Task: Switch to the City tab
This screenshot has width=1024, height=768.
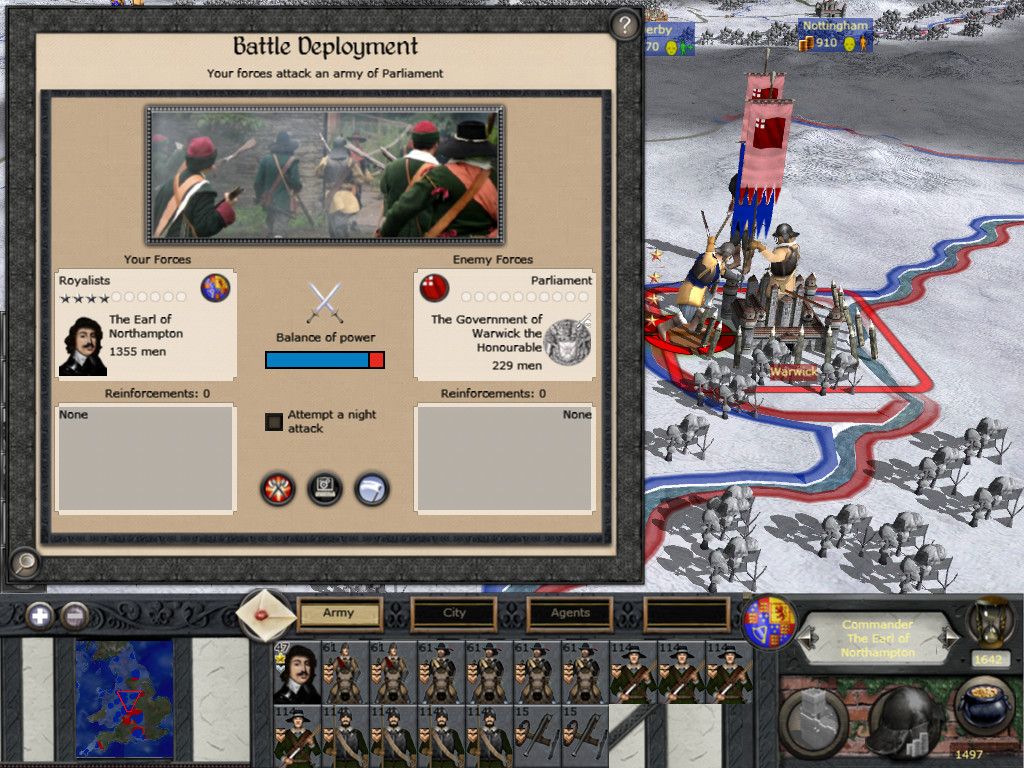Action: tap(454, 613)
